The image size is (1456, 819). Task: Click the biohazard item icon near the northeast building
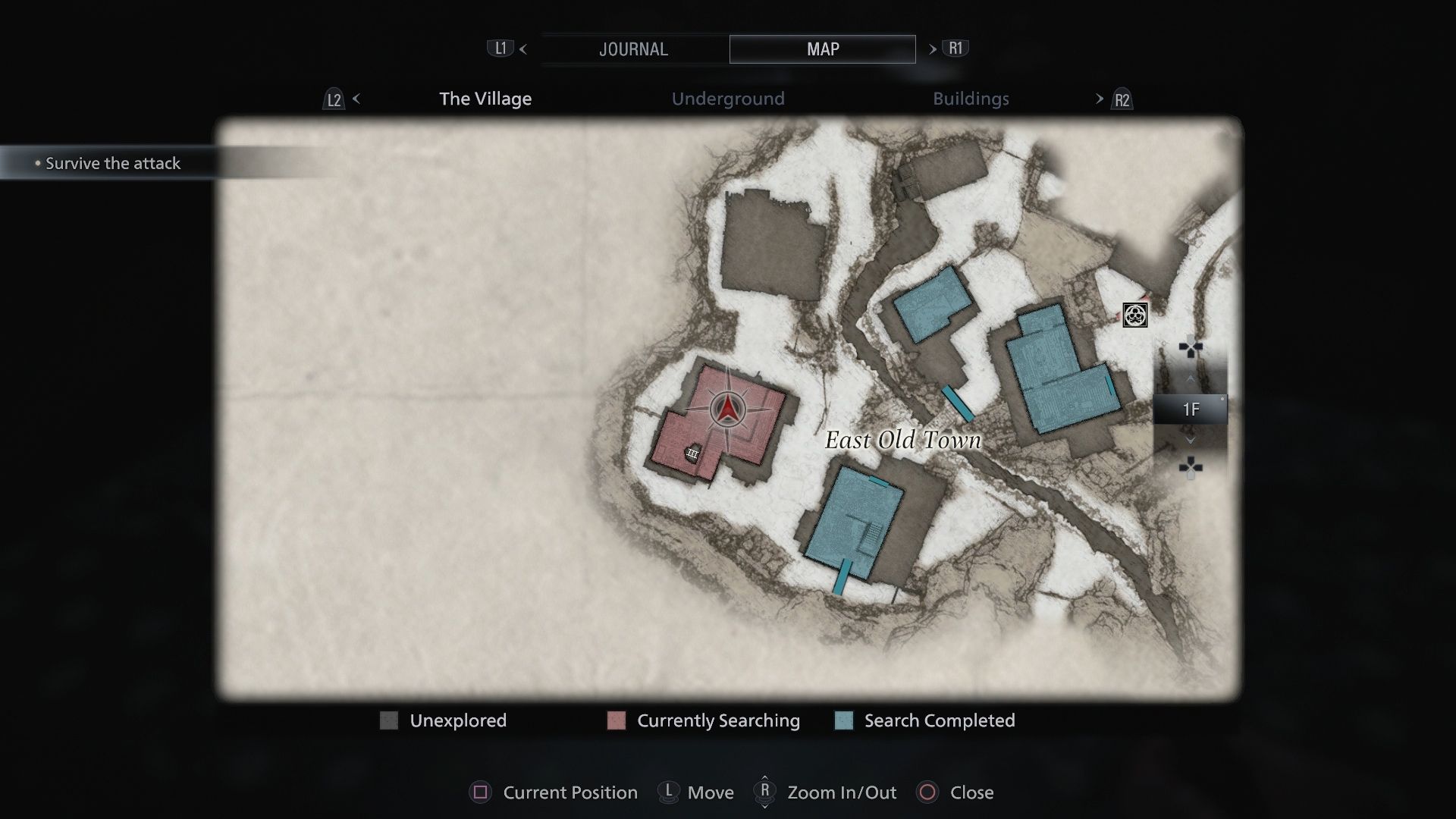(x=1134, y=314)
